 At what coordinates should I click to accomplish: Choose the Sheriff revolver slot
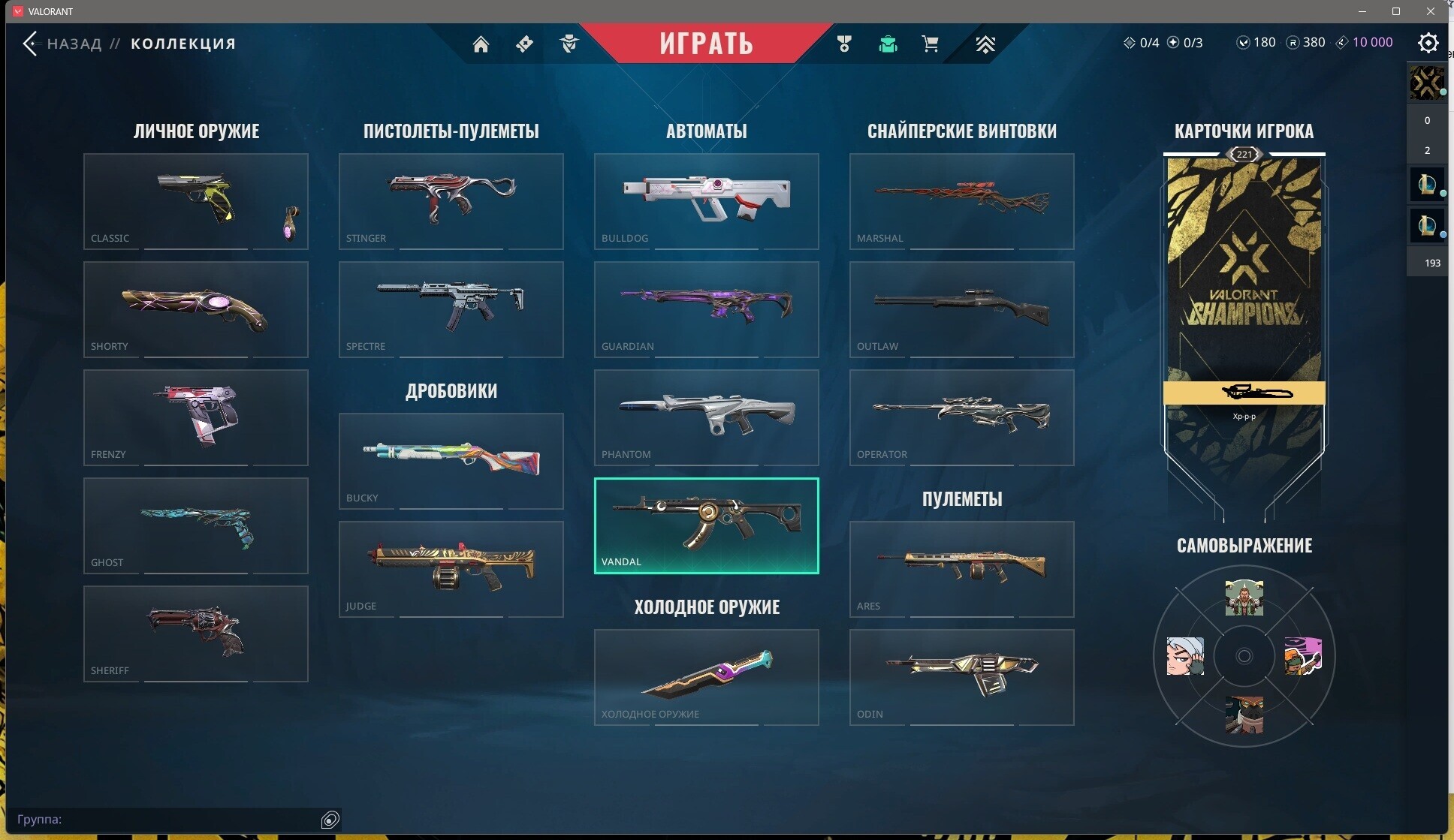(x=195, y=634)
